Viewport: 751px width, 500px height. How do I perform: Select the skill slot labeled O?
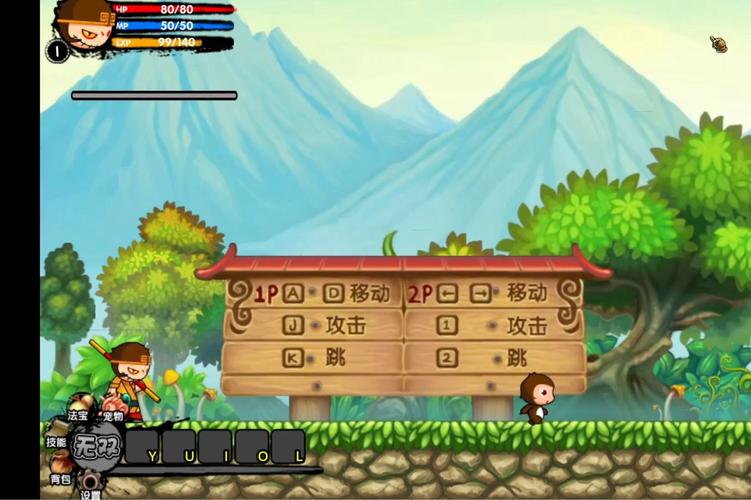(252, 447)
